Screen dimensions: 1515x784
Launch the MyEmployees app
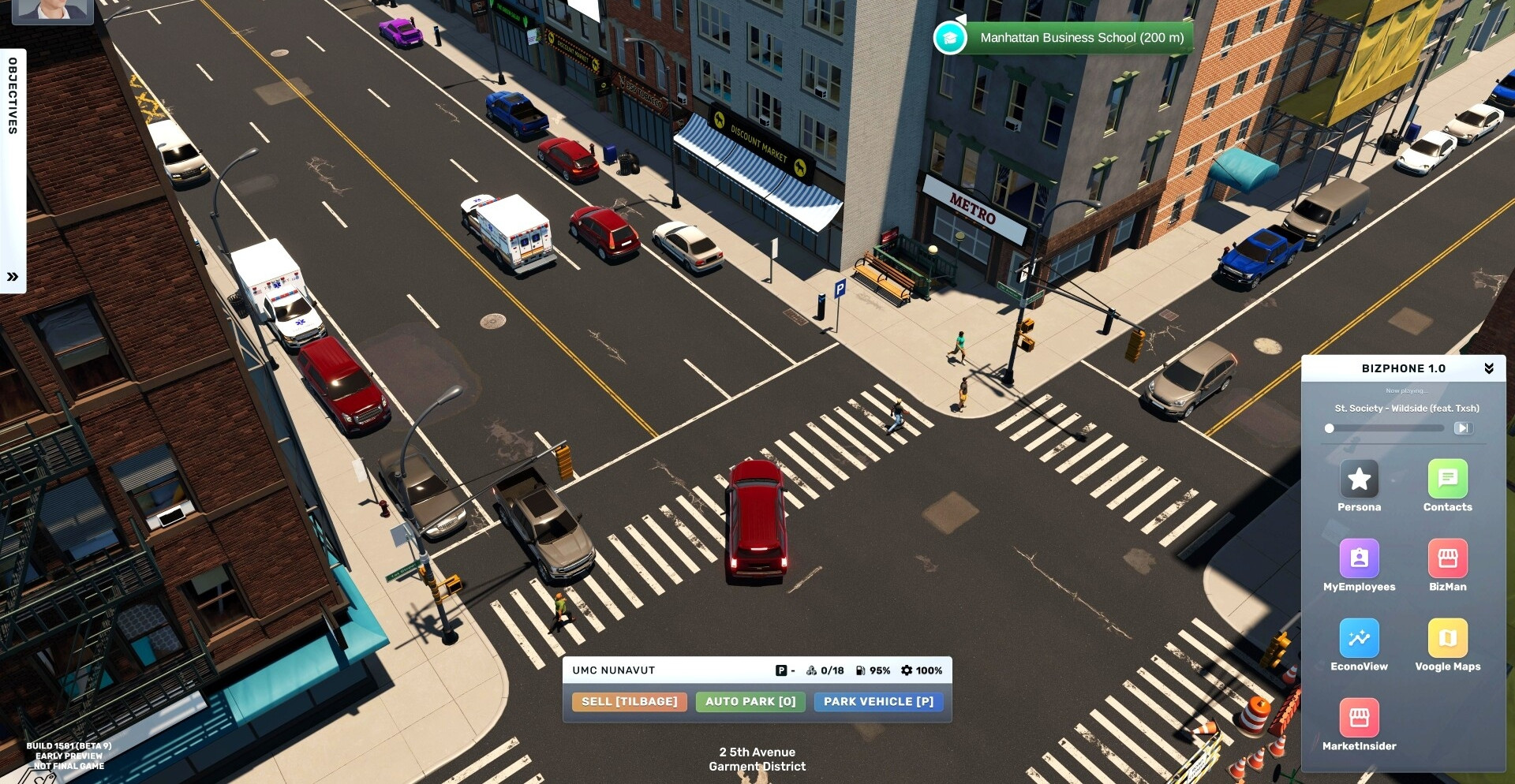(1359, 558)
